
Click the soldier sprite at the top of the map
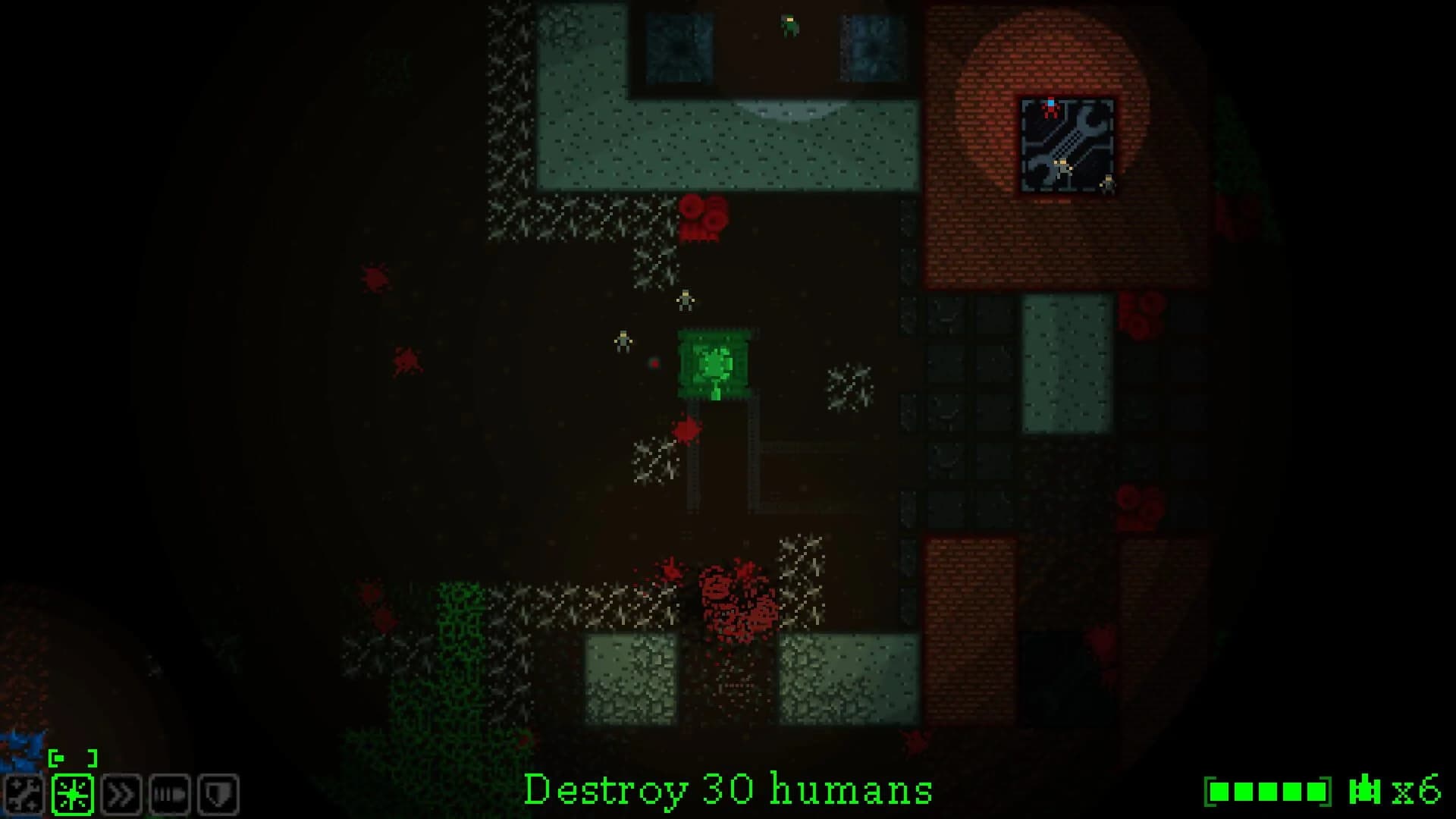tap(789, 23)
